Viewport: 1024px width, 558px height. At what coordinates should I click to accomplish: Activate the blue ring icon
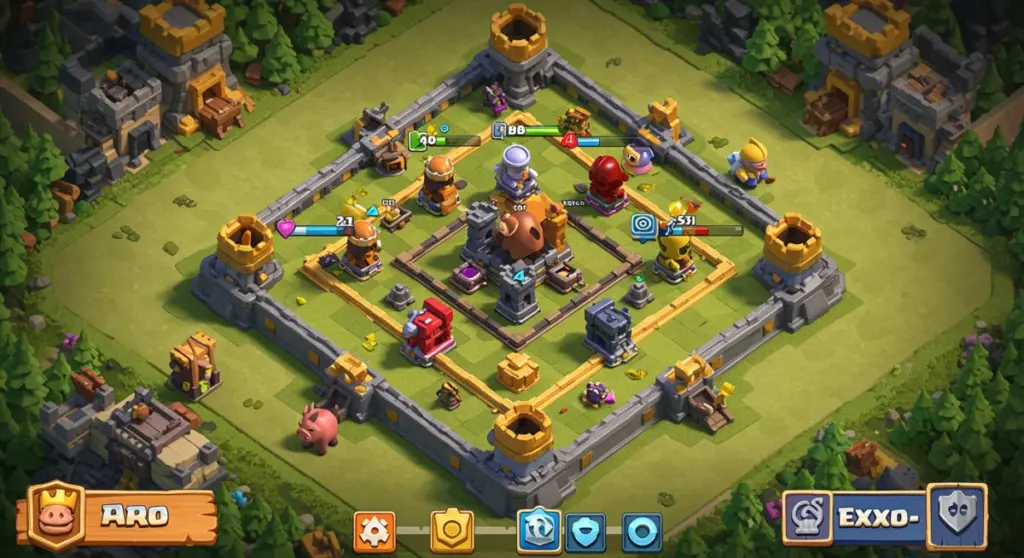pos(640,531)
